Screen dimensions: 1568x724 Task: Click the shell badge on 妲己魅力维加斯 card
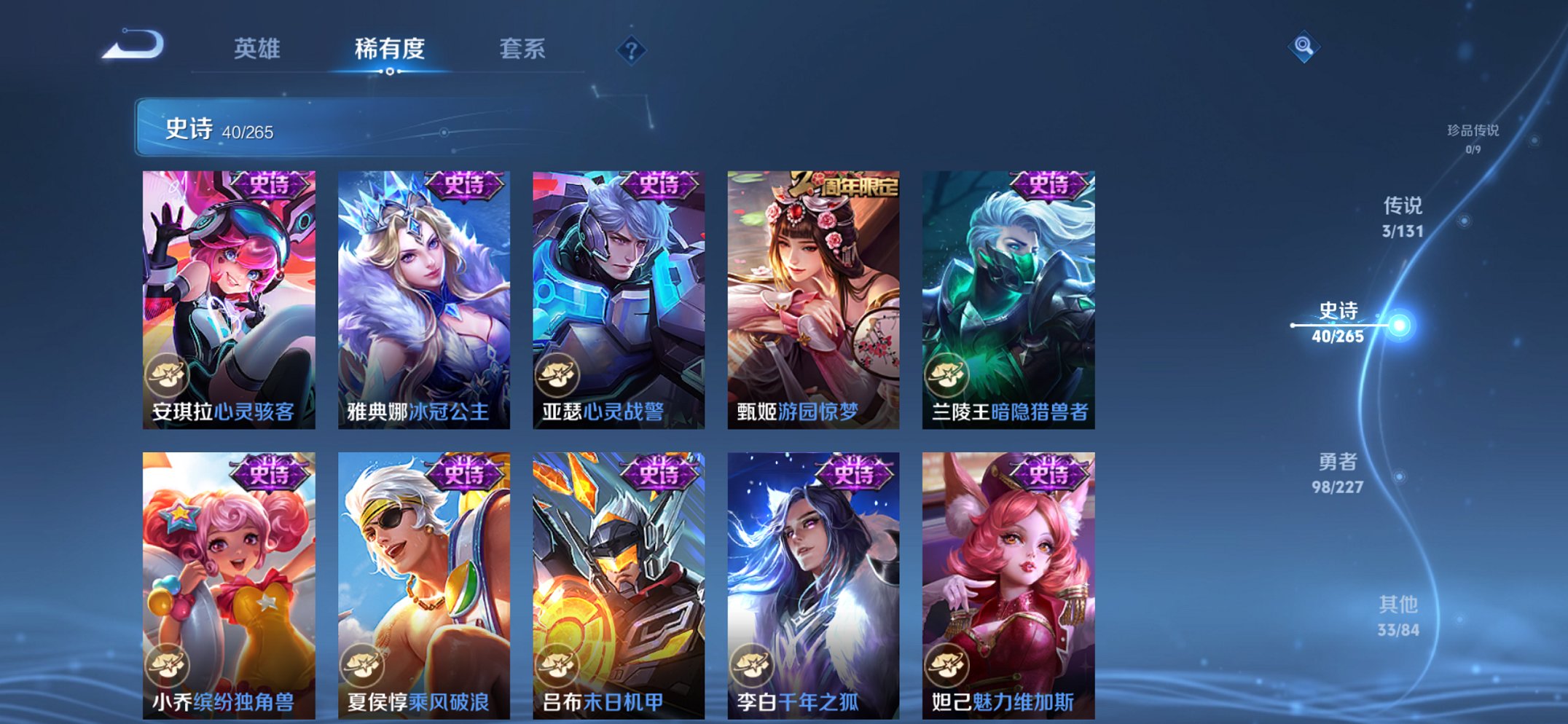point(945,665)
